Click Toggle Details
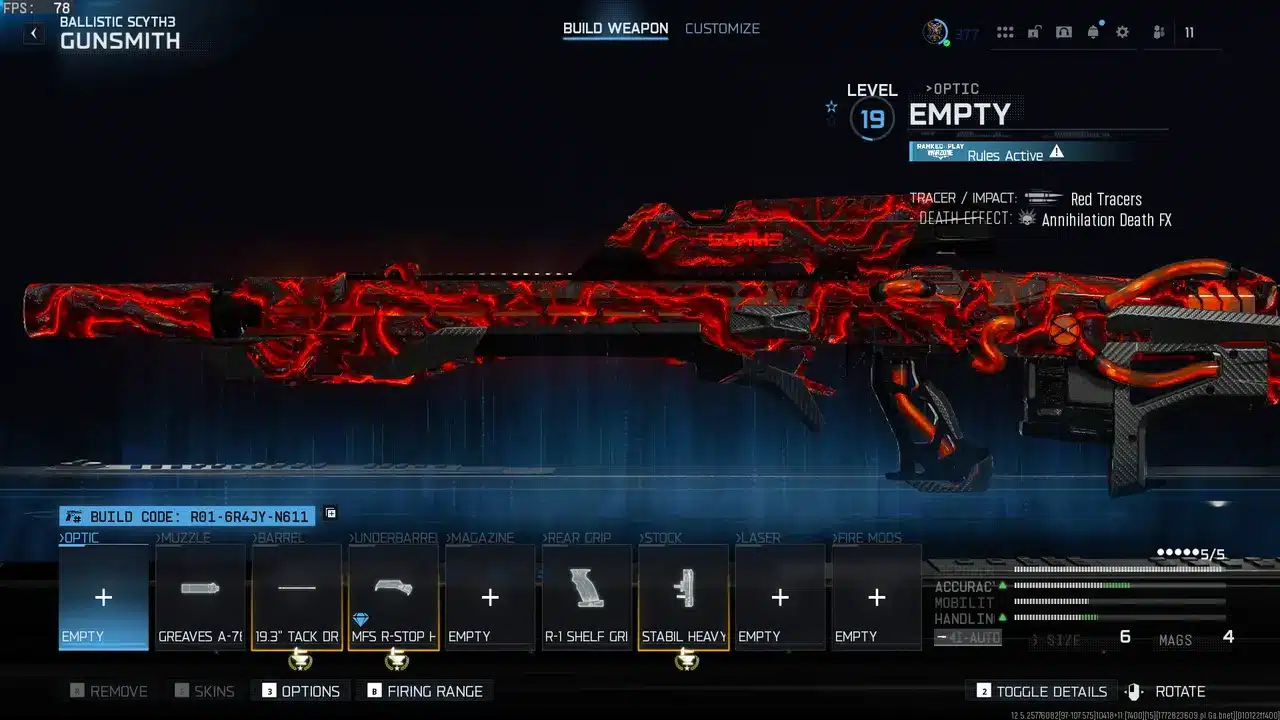The image size is (1280, 720). [x=1042, y=691]
